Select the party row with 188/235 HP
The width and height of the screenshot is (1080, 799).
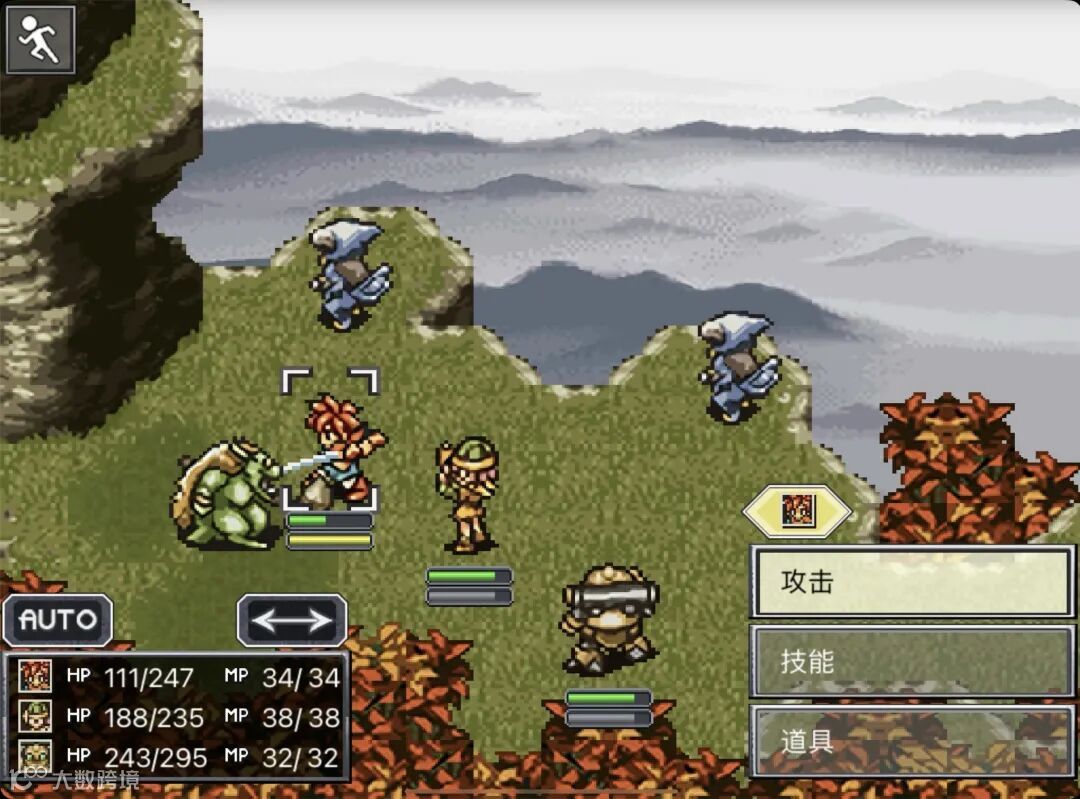(178, 717)
